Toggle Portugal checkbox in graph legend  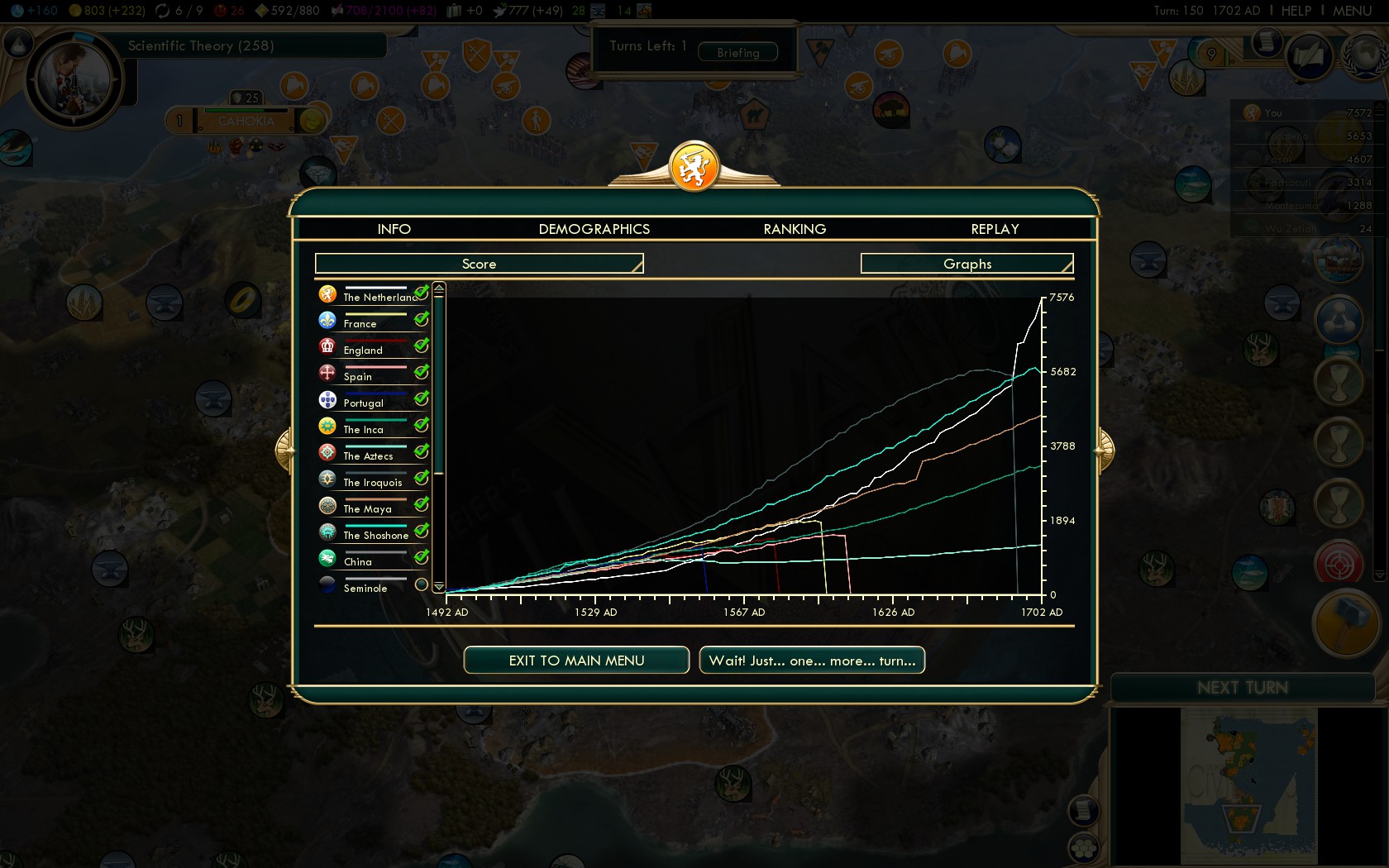422,398
